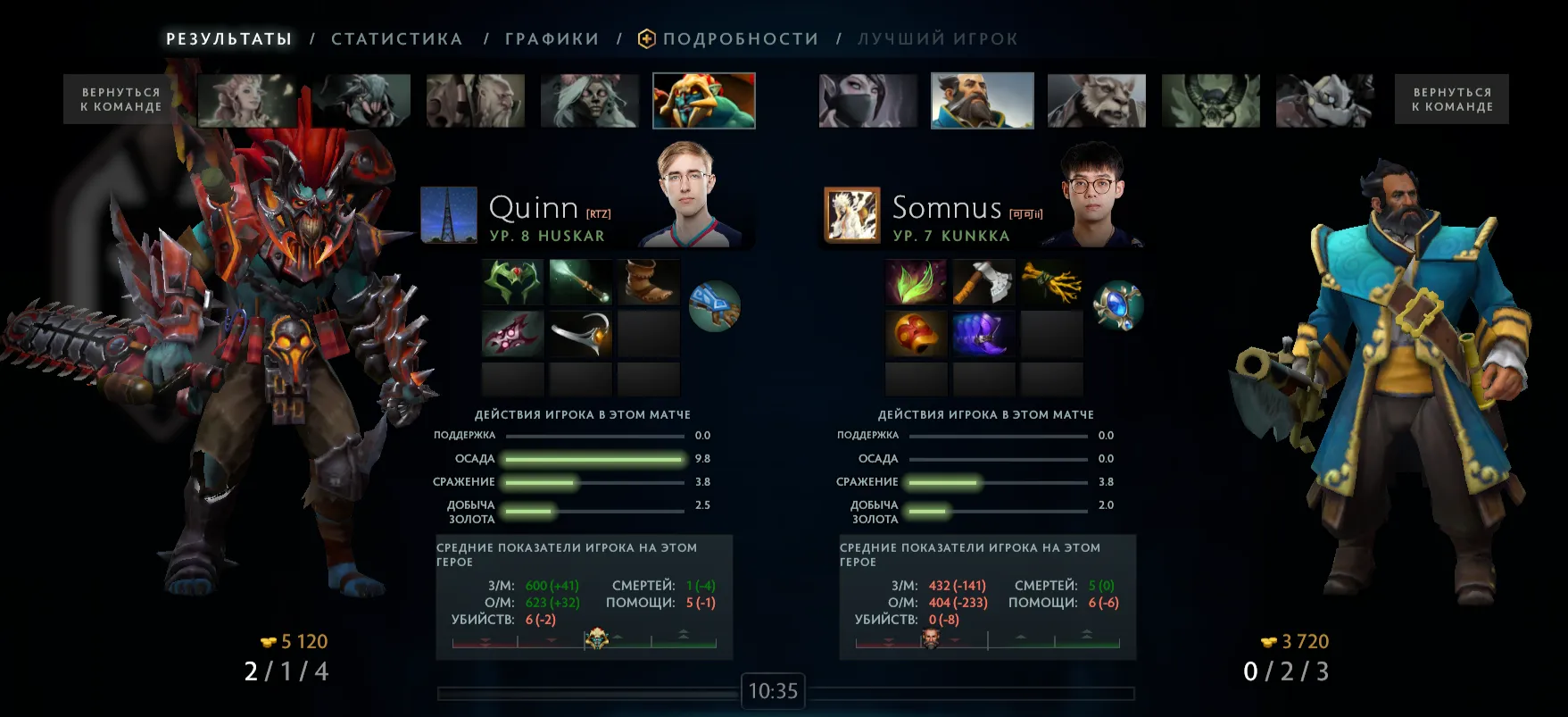The width and height of the screenshot is (1568, 717).
Task: Click the left ВЕРНУТЬСЯ К КОМАНДЕ button
Action: click(120, 99)
